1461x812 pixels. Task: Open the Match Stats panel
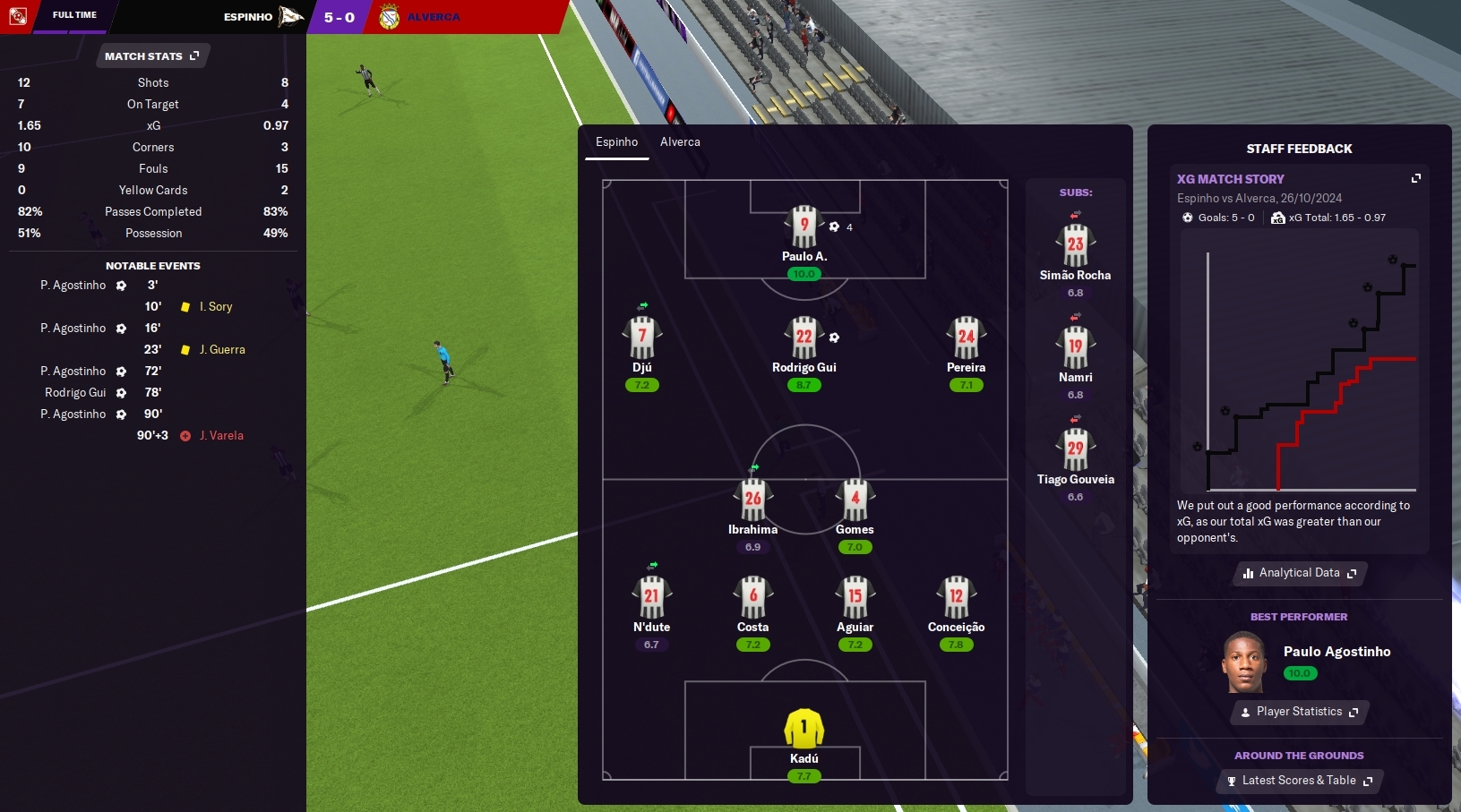point(152,56)
